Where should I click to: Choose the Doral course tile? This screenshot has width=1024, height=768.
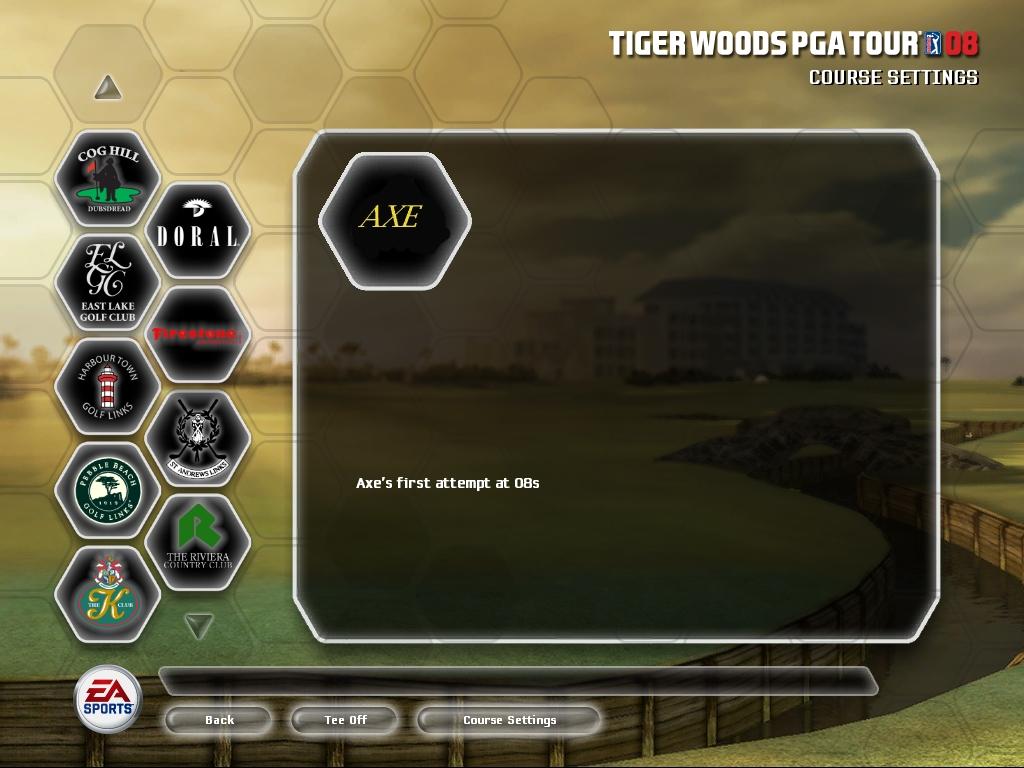197,231
